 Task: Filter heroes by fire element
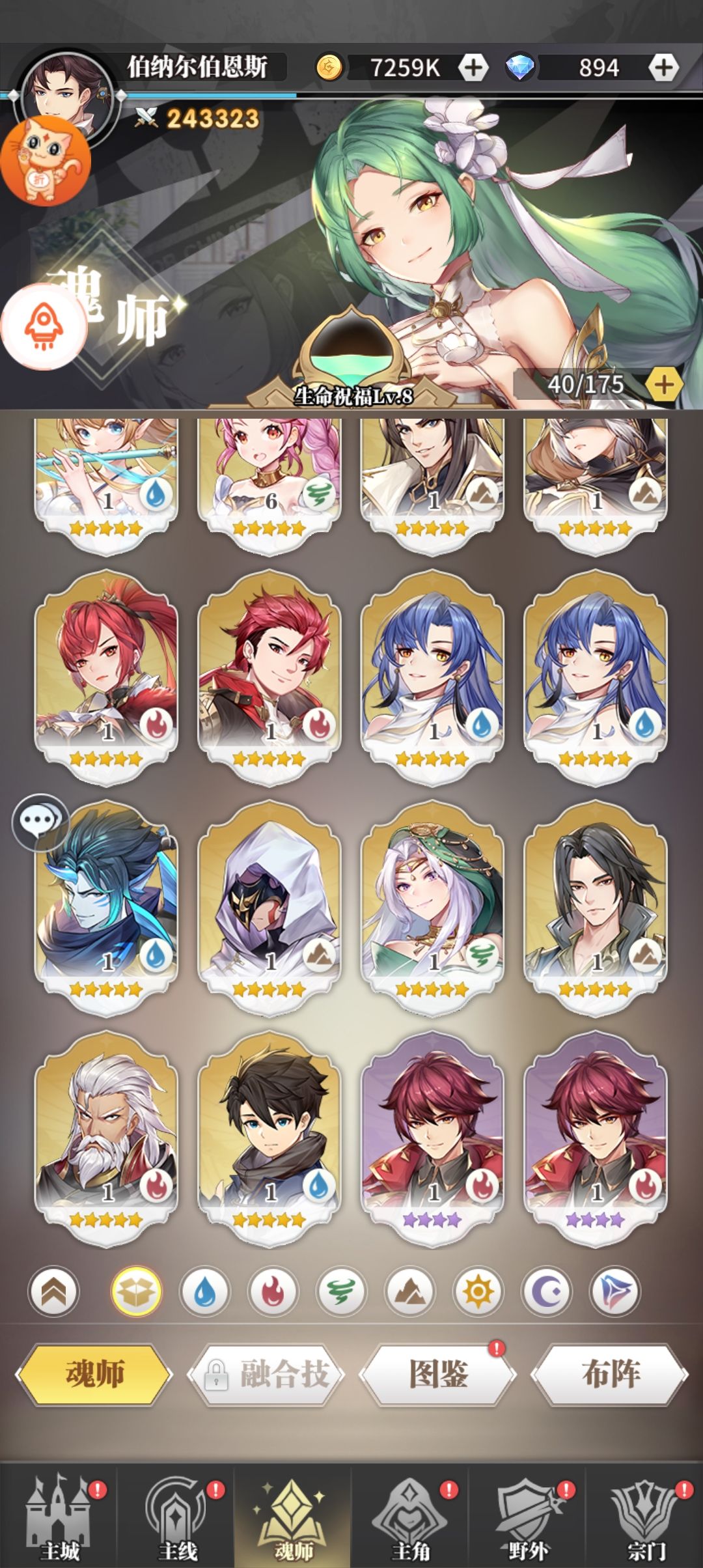273,1292
